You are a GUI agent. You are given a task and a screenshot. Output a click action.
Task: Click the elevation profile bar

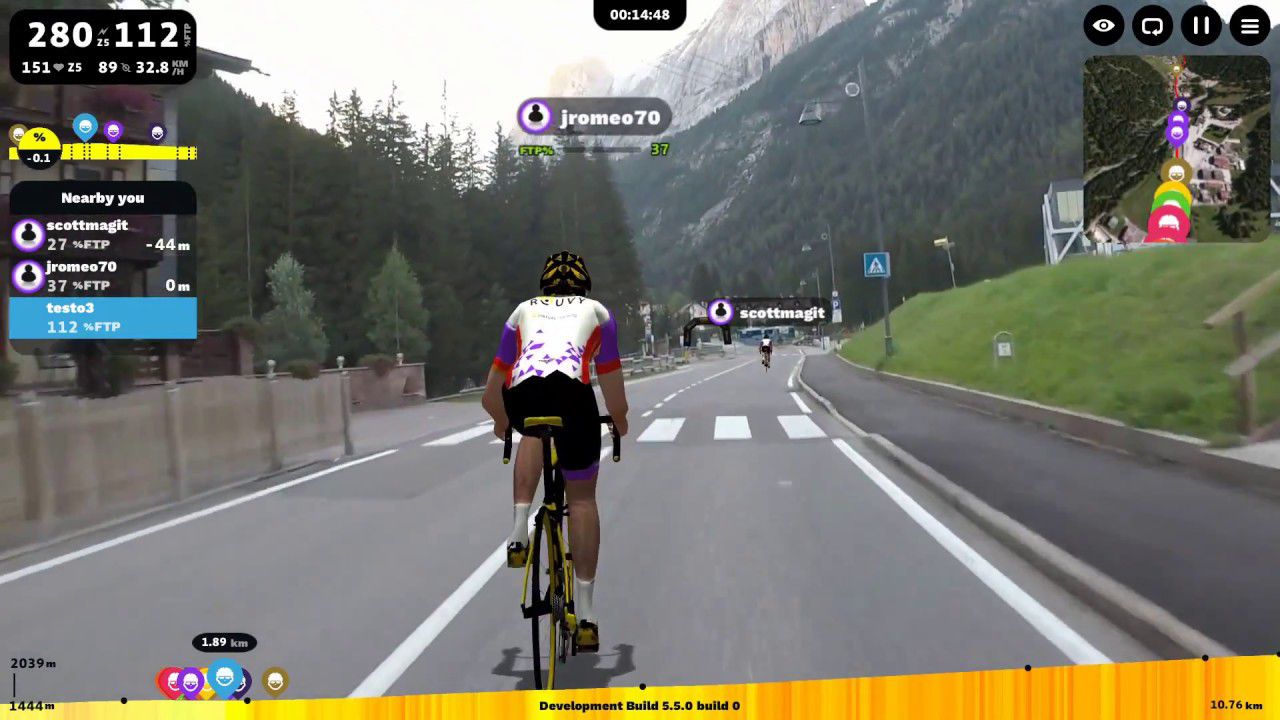tap(800, 690)
